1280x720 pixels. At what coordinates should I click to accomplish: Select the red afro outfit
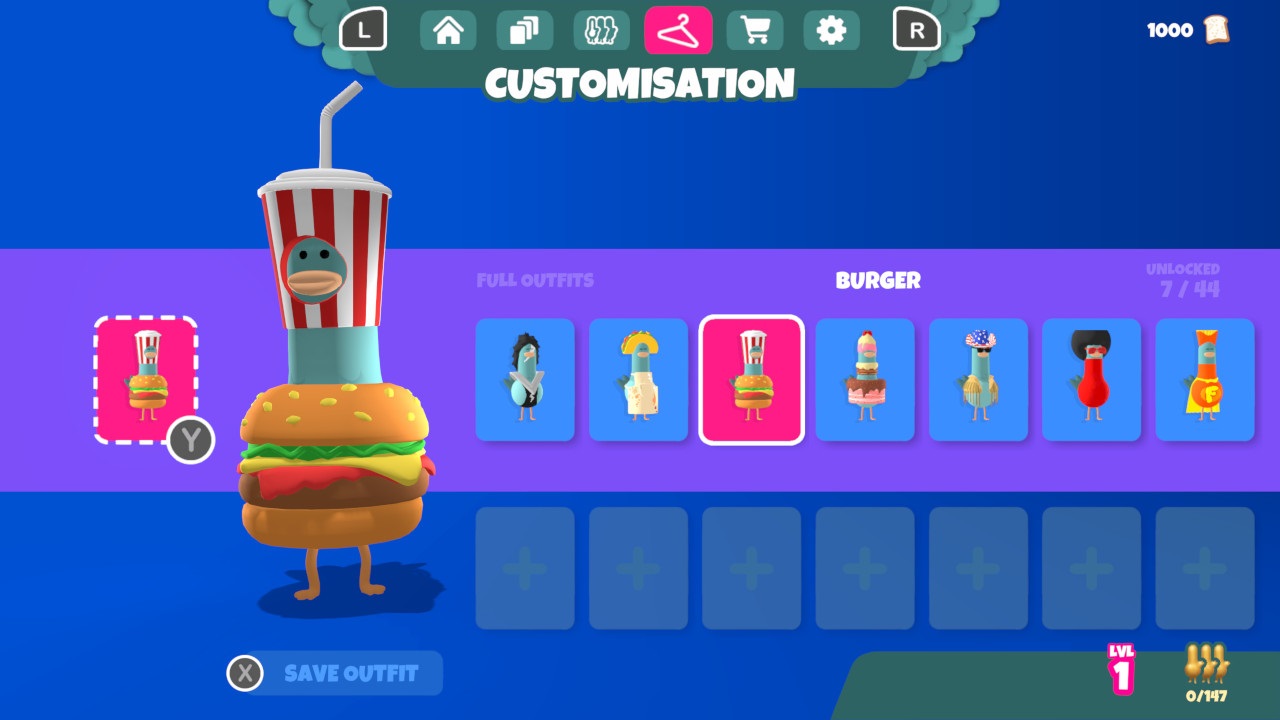pos(1091,380)
